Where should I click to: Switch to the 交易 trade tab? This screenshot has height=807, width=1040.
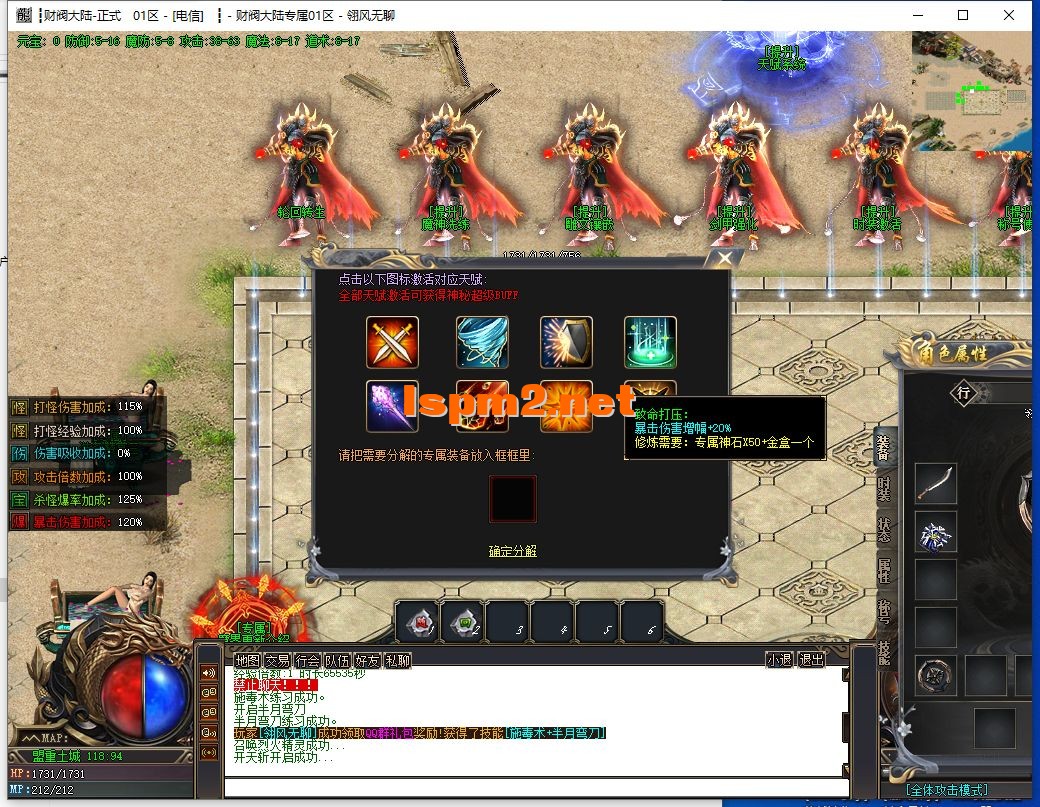tap(277, 660)
